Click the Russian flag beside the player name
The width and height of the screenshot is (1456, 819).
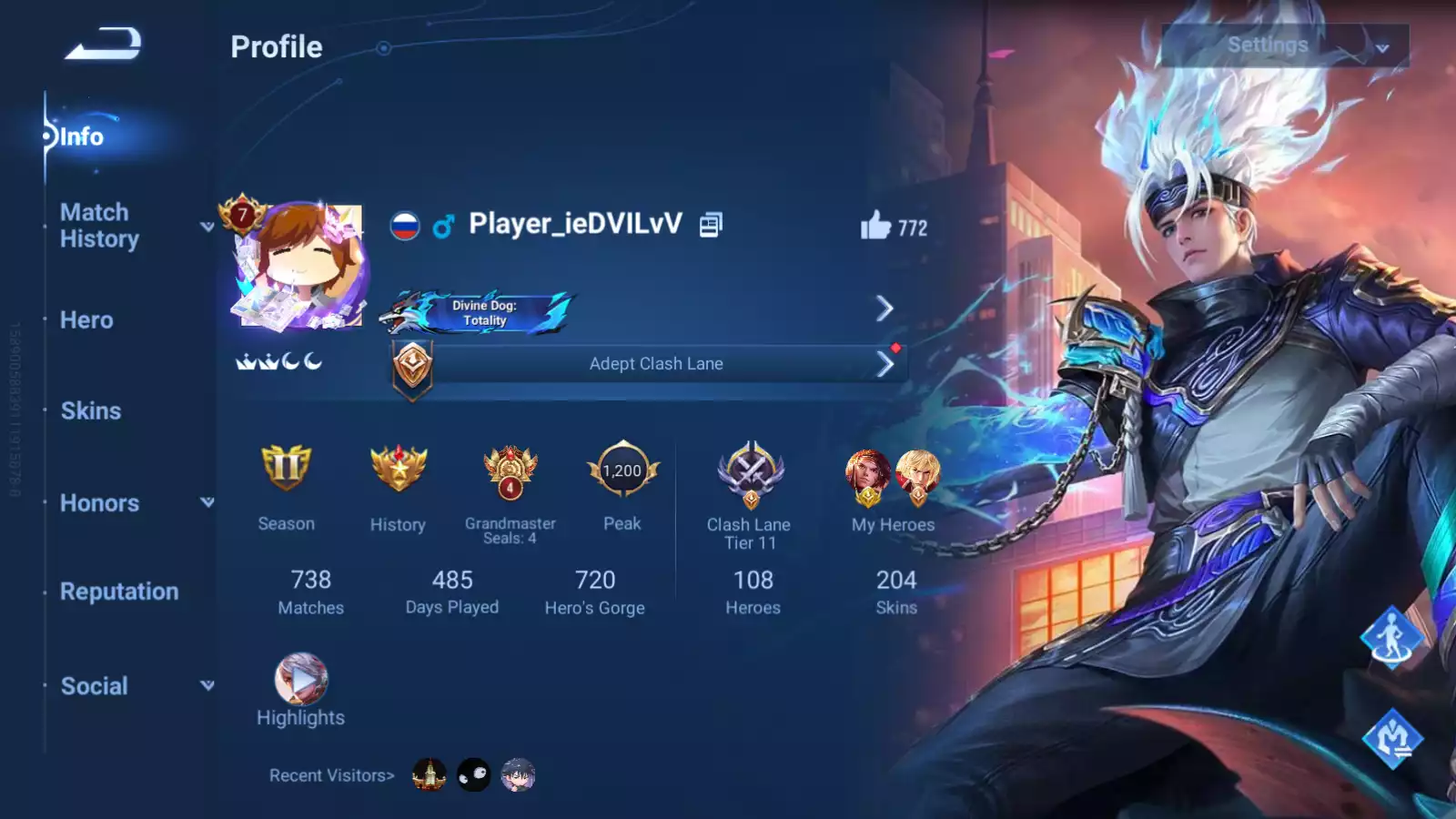[x=404, y=224]
